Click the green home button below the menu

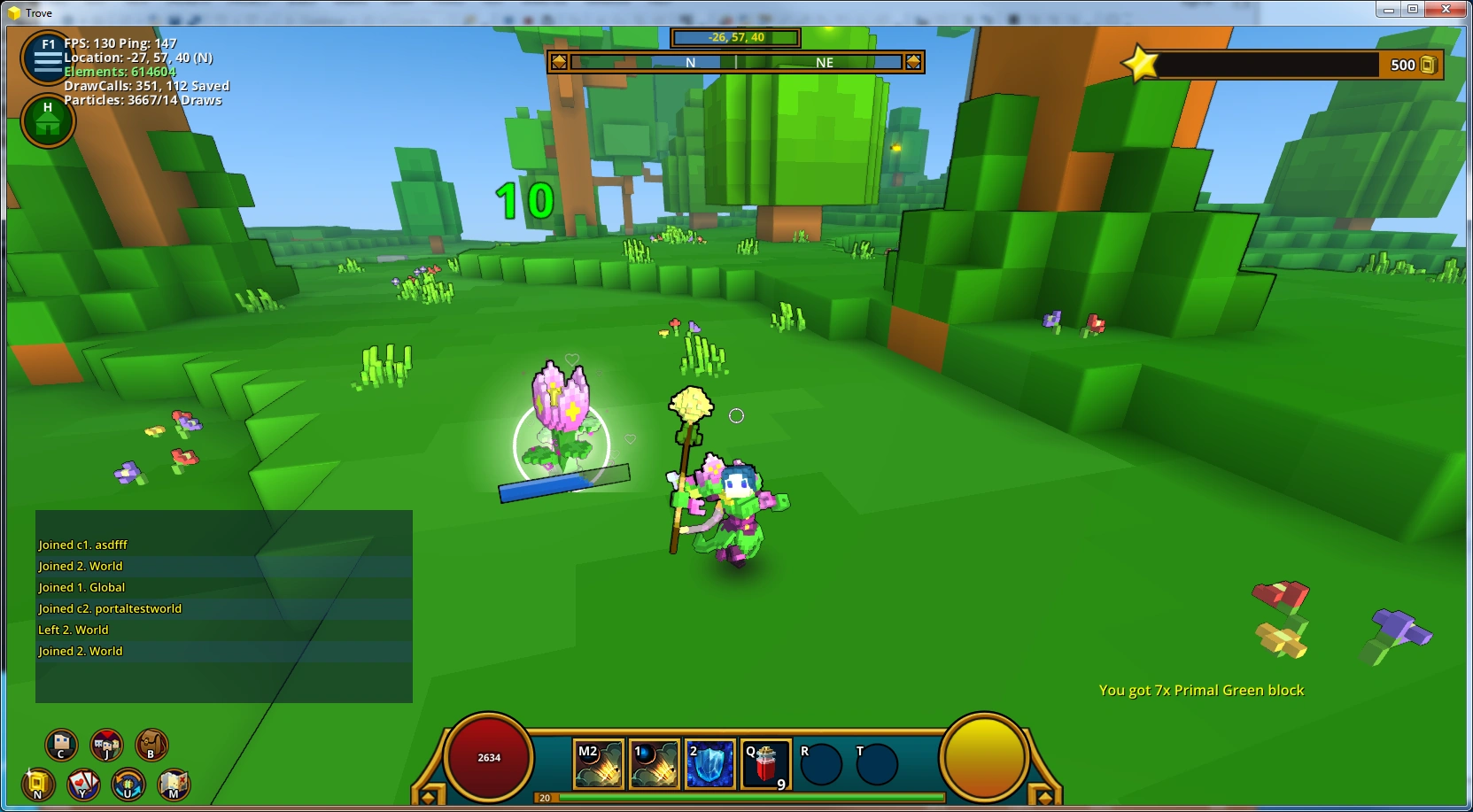click(47, 120)
